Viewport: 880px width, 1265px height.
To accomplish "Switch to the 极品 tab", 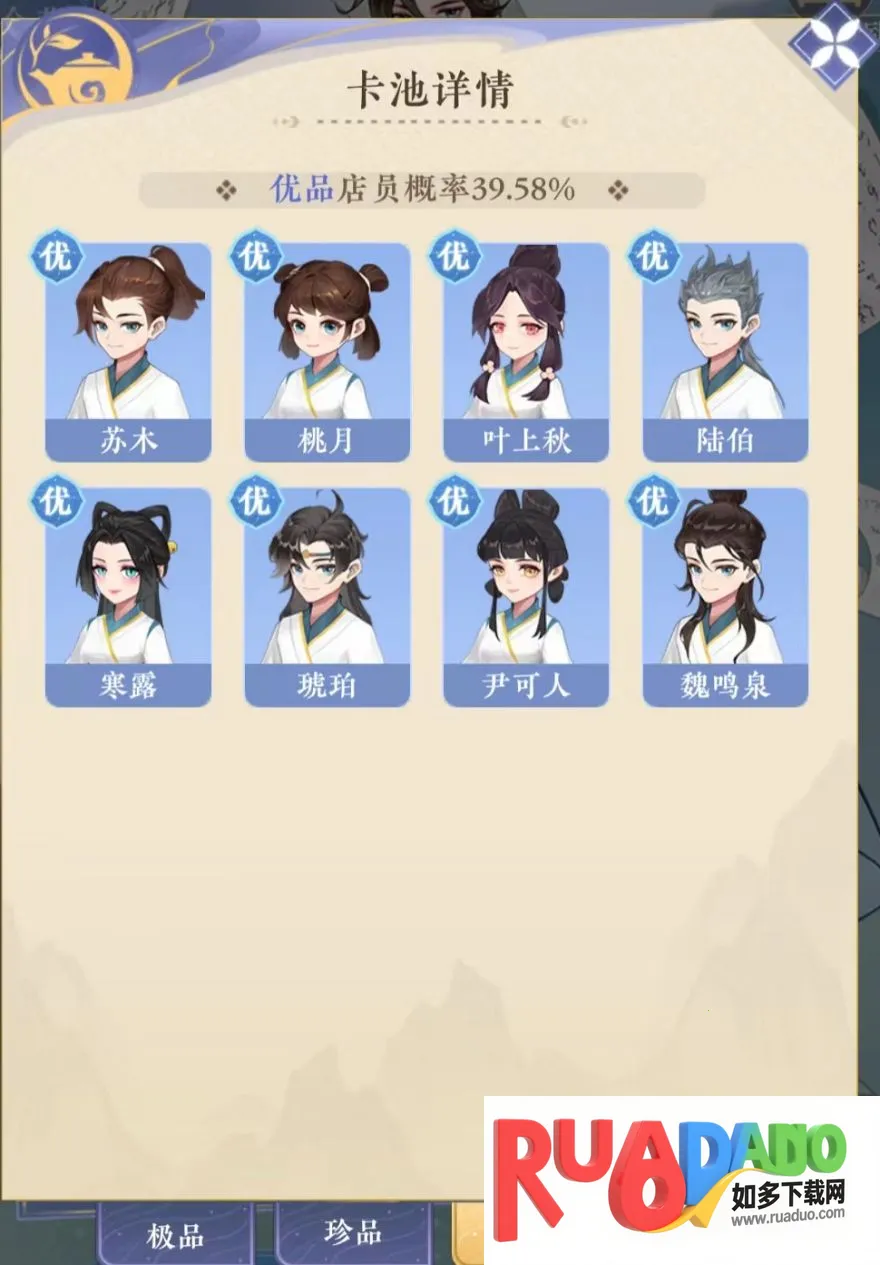I will click(175, 1236).
